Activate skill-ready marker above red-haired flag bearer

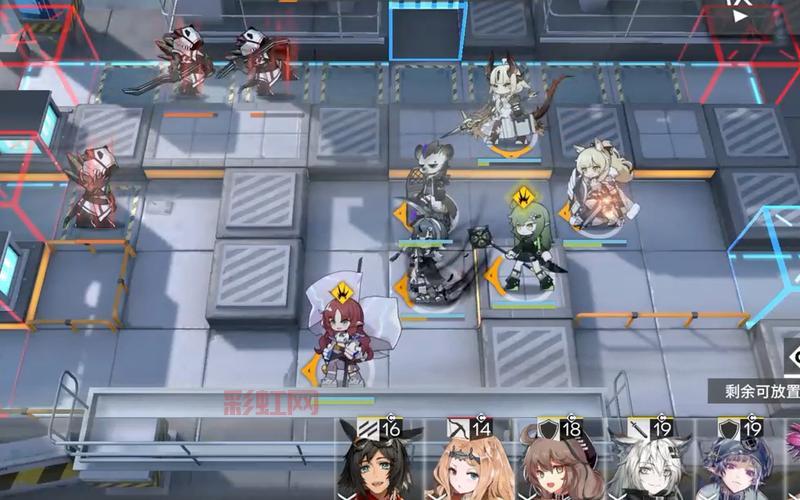click(x=344, y=292)
